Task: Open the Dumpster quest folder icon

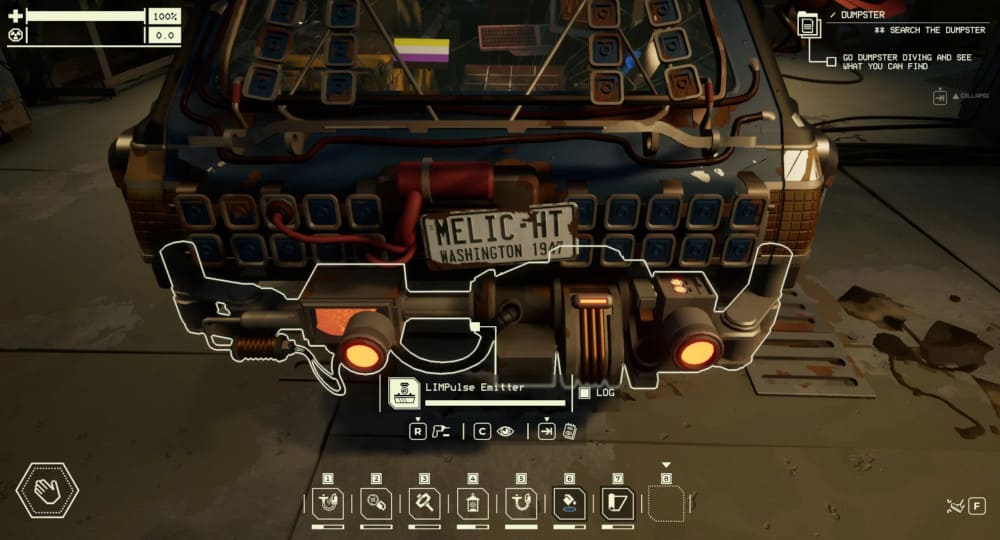Action: [808, 24]
